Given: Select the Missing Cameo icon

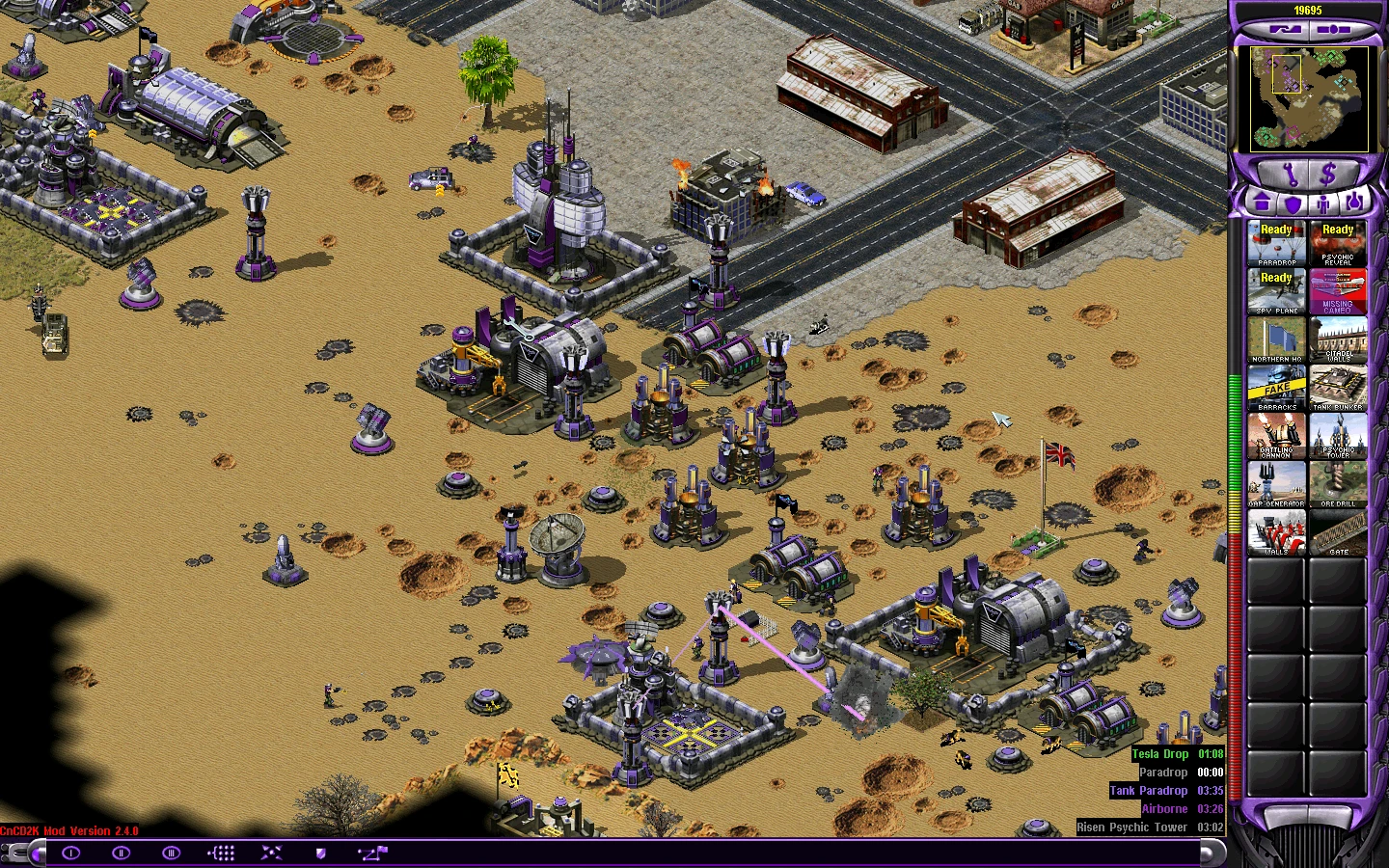Looking at the screenshot, I should (x=1338, y=291).
